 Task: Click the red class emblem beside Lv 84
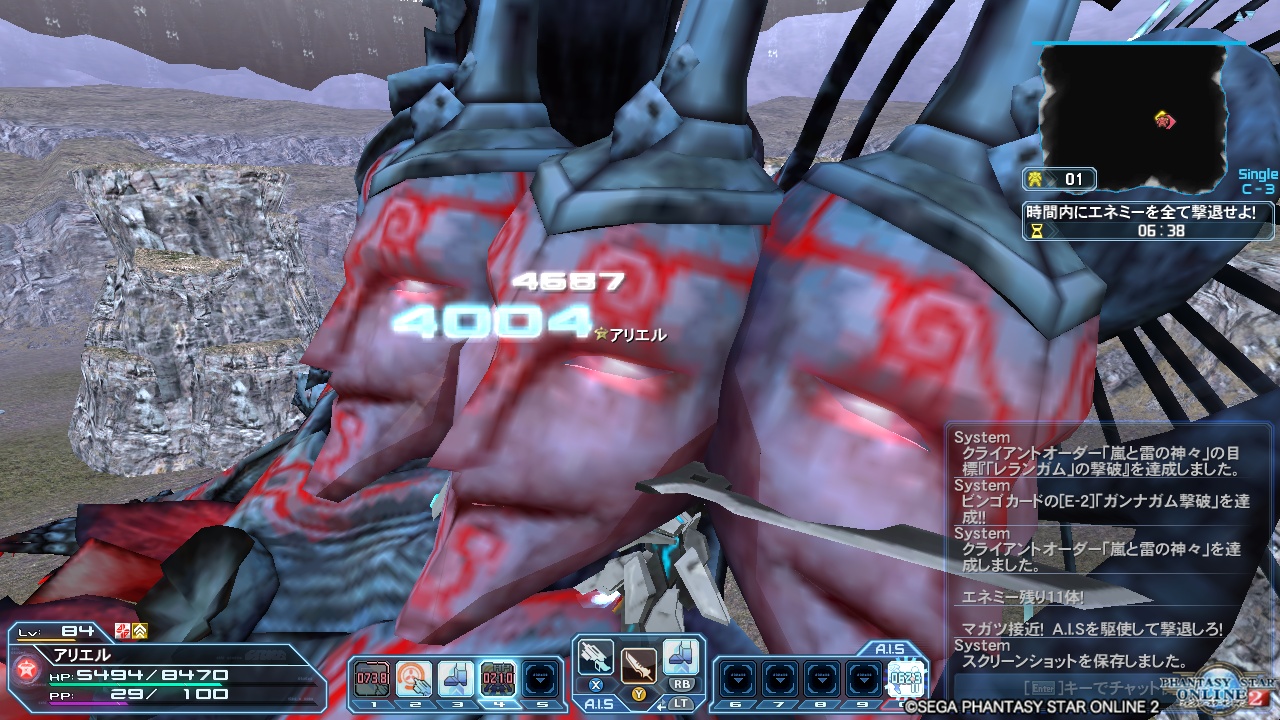tap(121, 631)
